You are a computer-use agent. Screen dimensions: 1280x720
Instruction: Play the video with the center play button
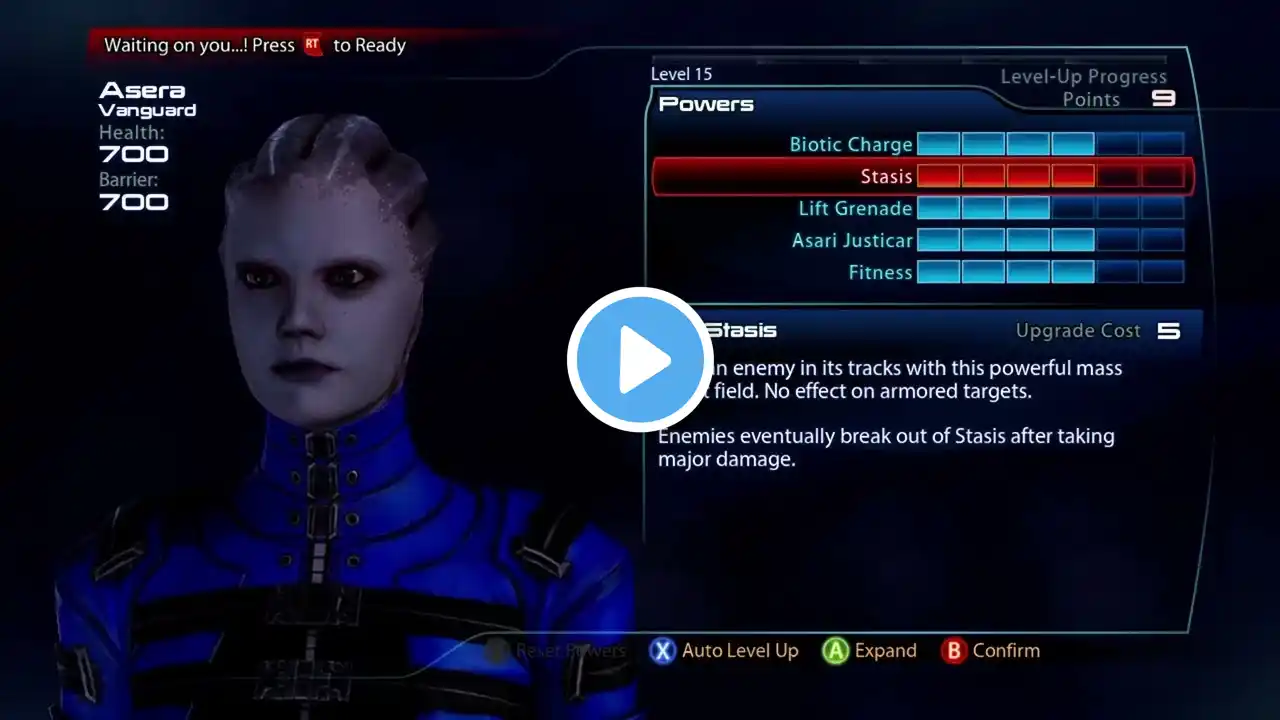pos(639,360)
